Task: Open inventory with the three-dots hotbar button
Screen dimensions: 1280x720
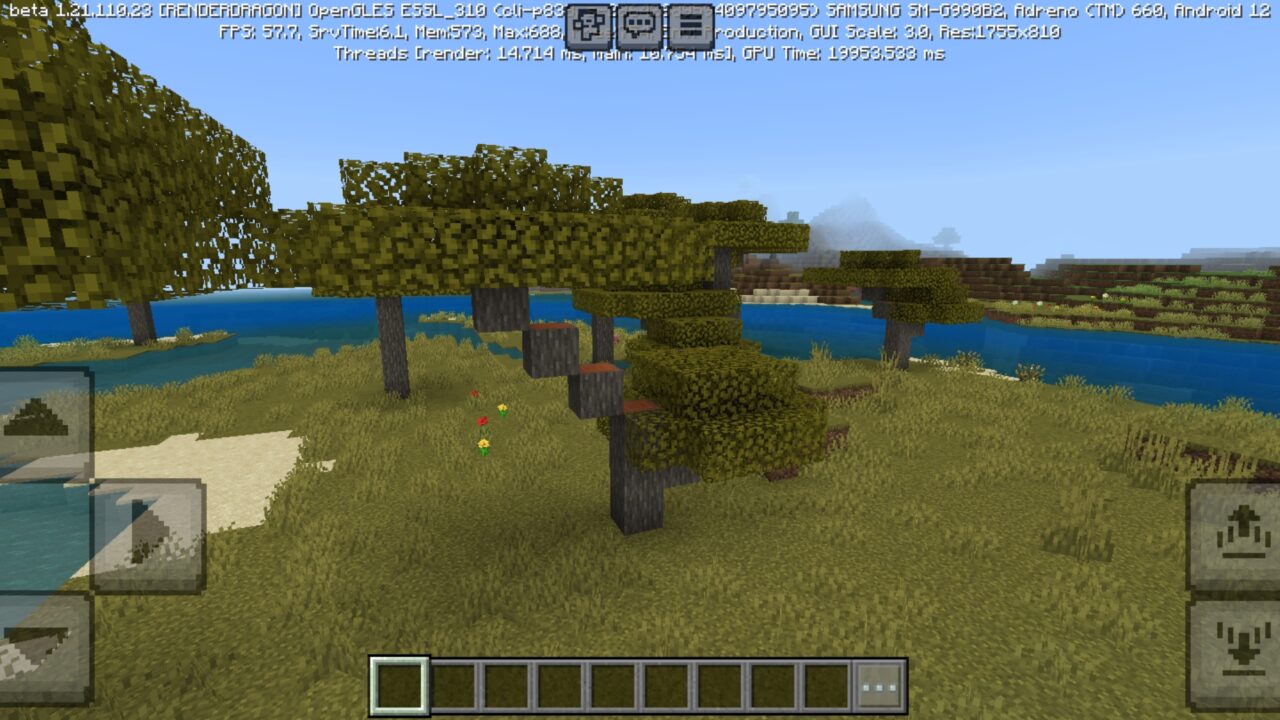Action: pos(880,687)
